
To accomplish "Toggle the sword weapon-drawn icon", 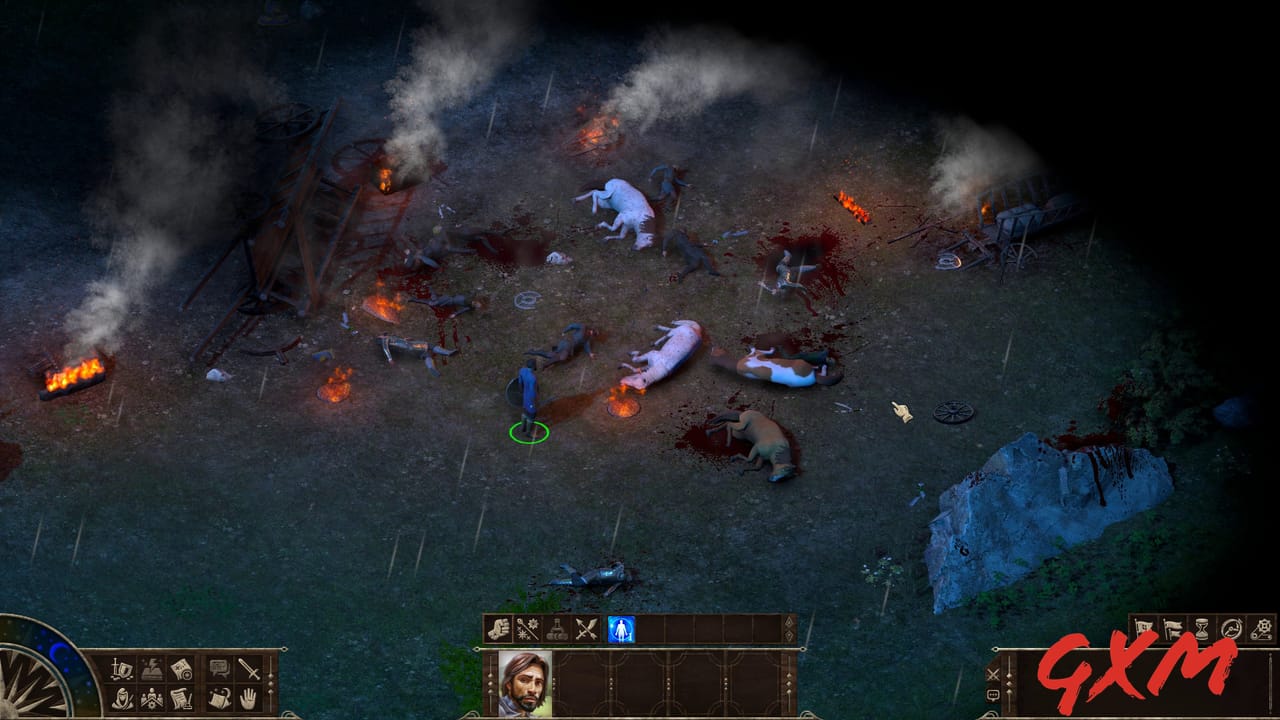I will (248, 668).
